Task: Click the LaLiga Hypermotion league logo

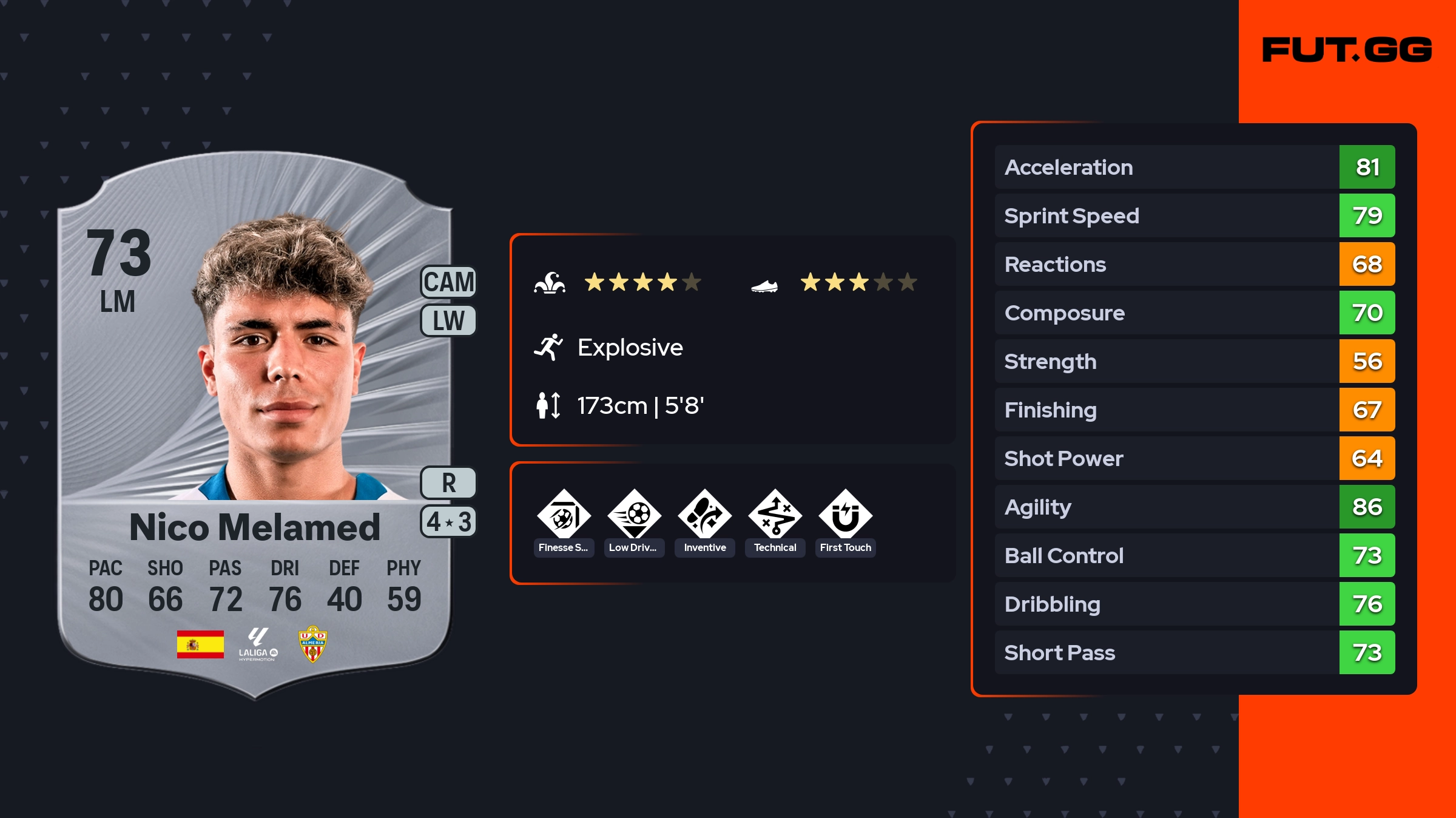Action: [x=258, y=644]
